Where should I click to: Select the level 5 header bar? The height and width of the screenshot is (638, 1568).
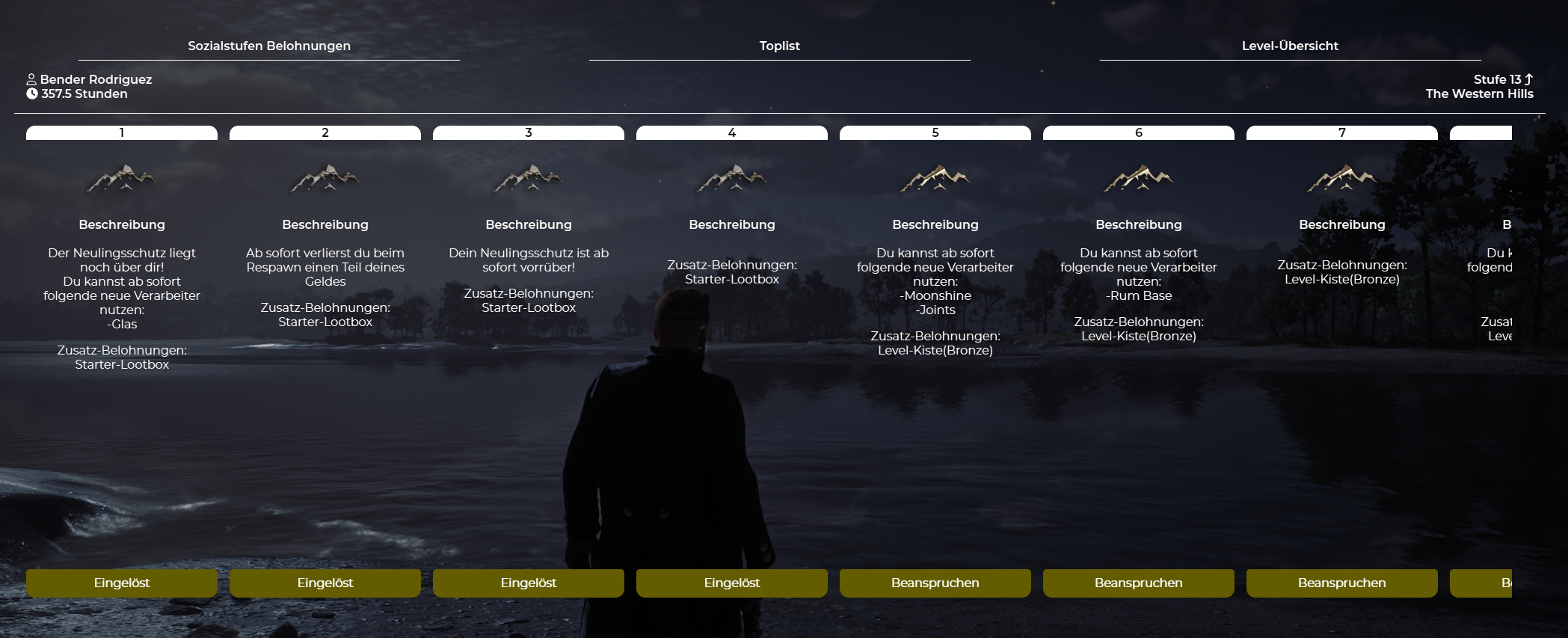point(935,132)
